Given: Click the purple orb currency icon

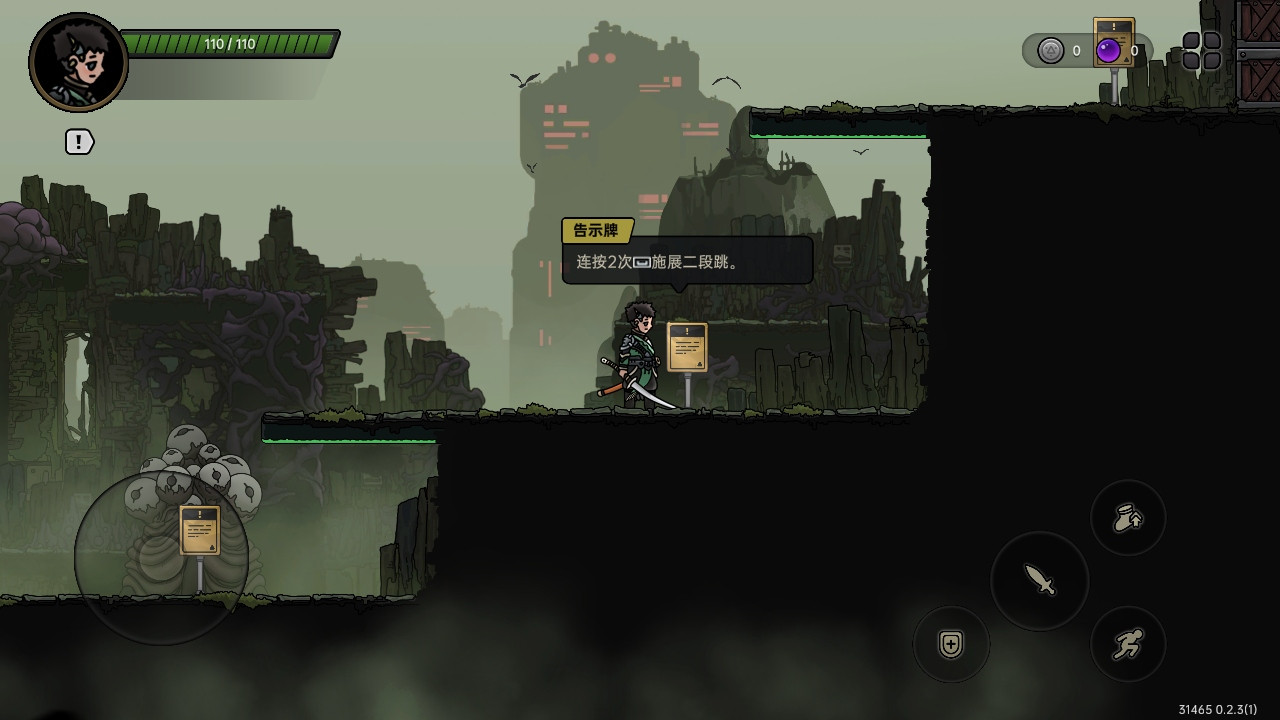Looking at the screenshot, I should coord(1108,51).
